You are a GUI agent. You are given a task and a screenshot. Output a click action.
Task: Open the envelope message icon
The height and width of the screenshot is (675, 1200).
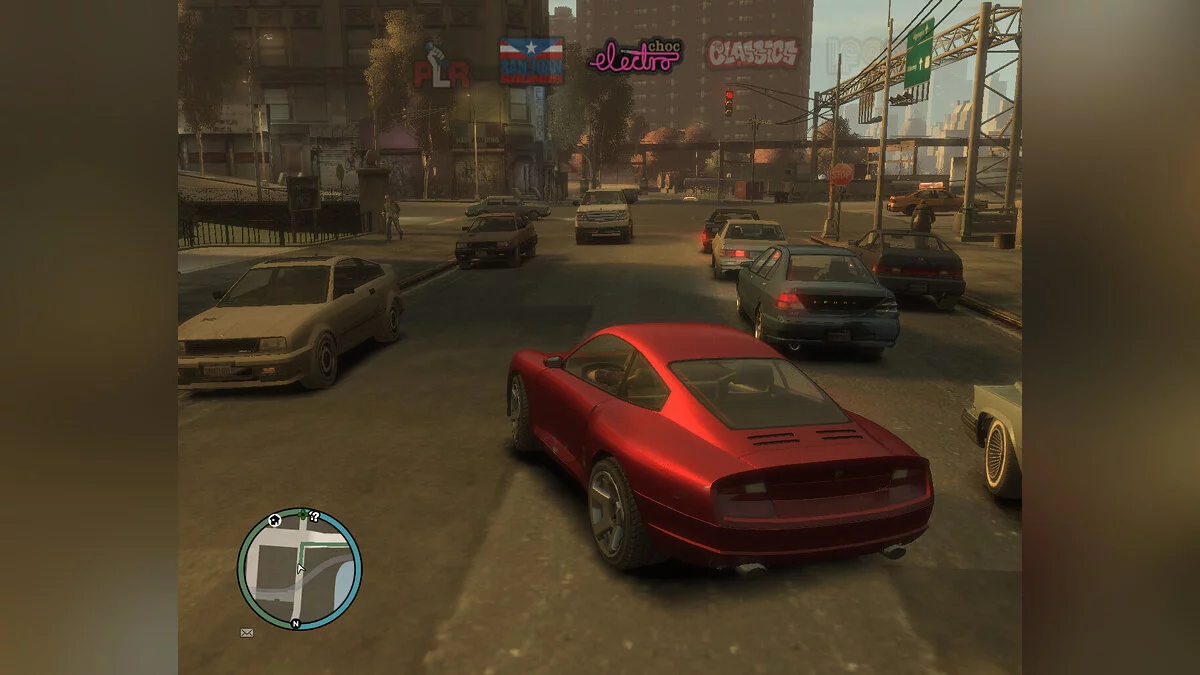(x=247, y=632)
